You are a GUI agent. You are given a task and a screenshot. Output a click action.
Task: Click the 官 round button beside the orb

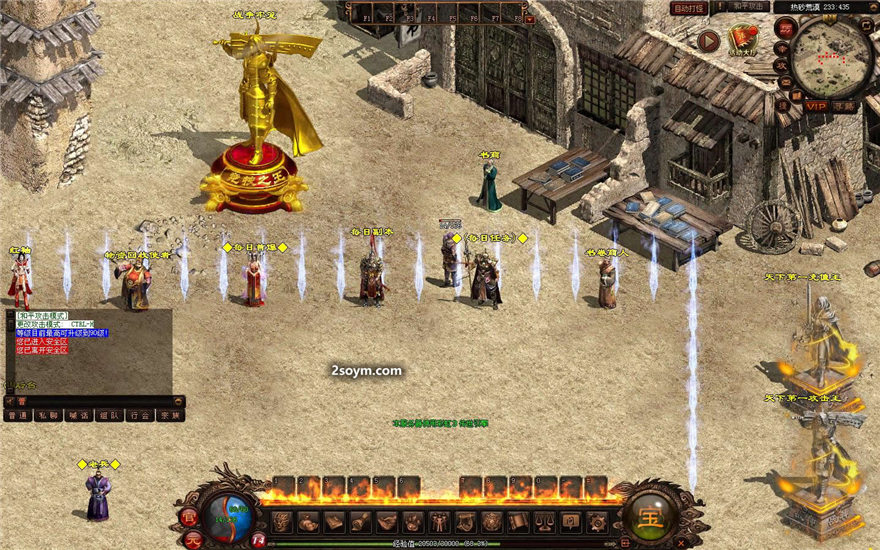[190, 517]
